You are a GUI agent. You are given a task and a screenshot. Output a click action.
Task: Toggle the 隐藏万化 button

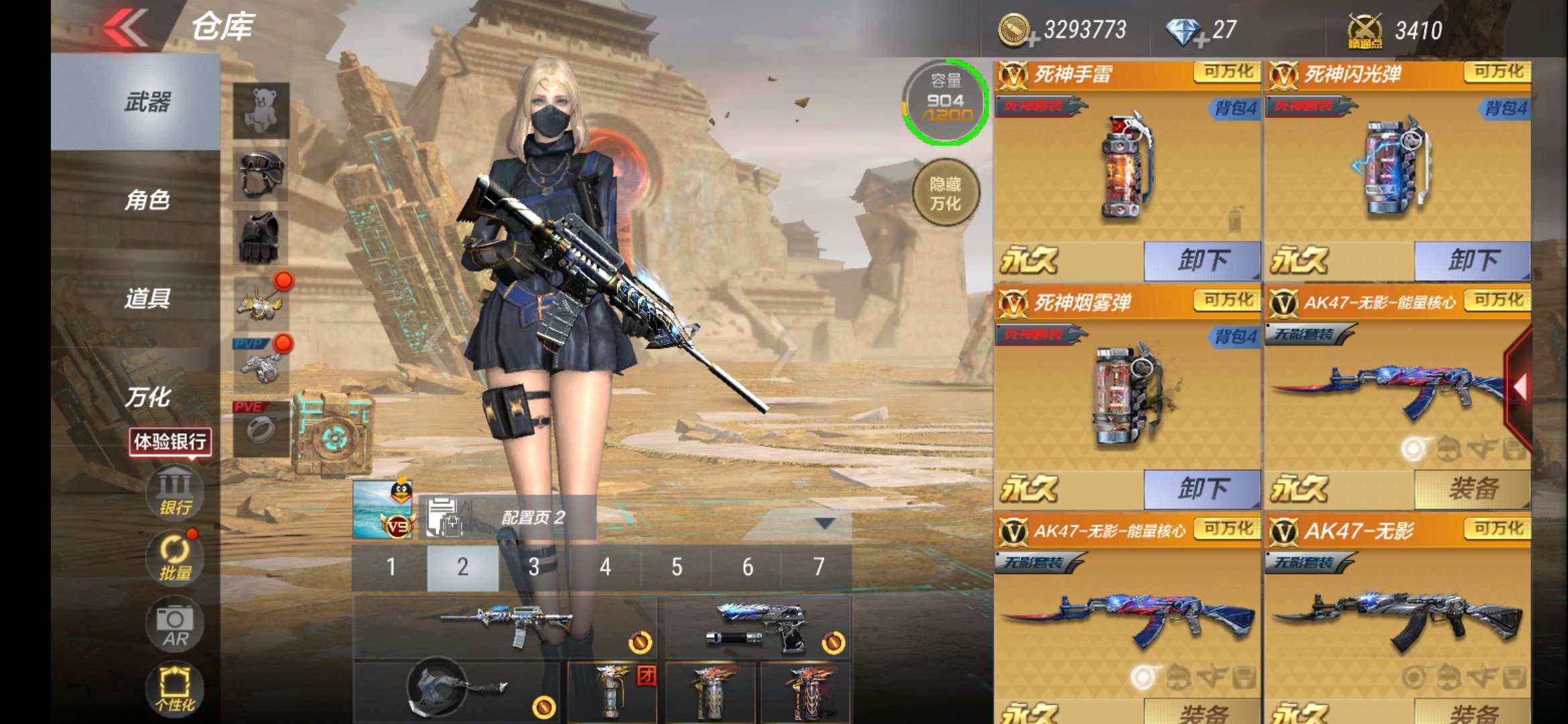(x=945, y=193)
